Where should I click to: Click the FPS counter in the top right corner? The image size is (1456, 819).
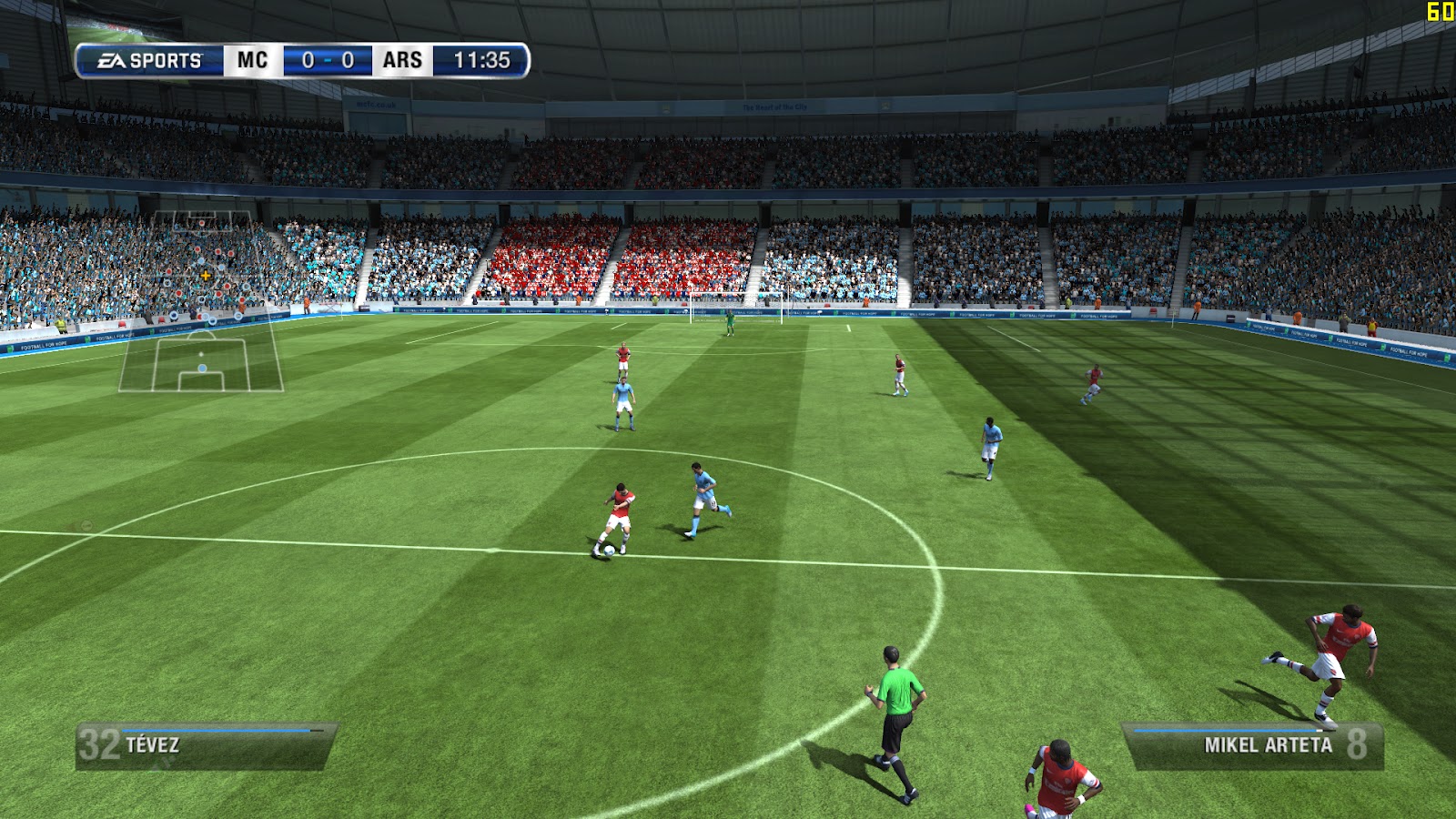coord(1440,11)
